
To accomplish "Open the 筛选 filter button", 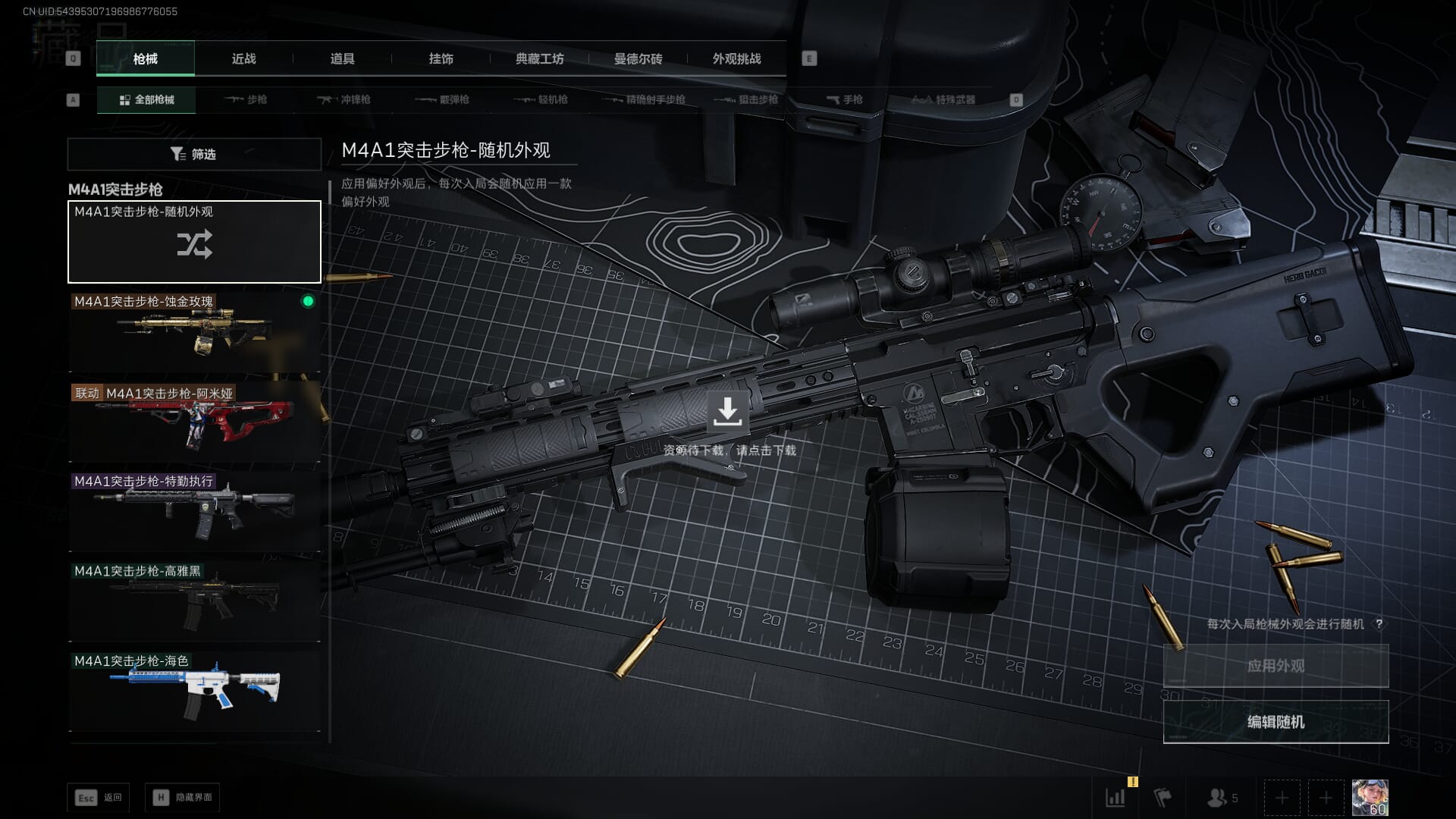I will pos(194,154).
